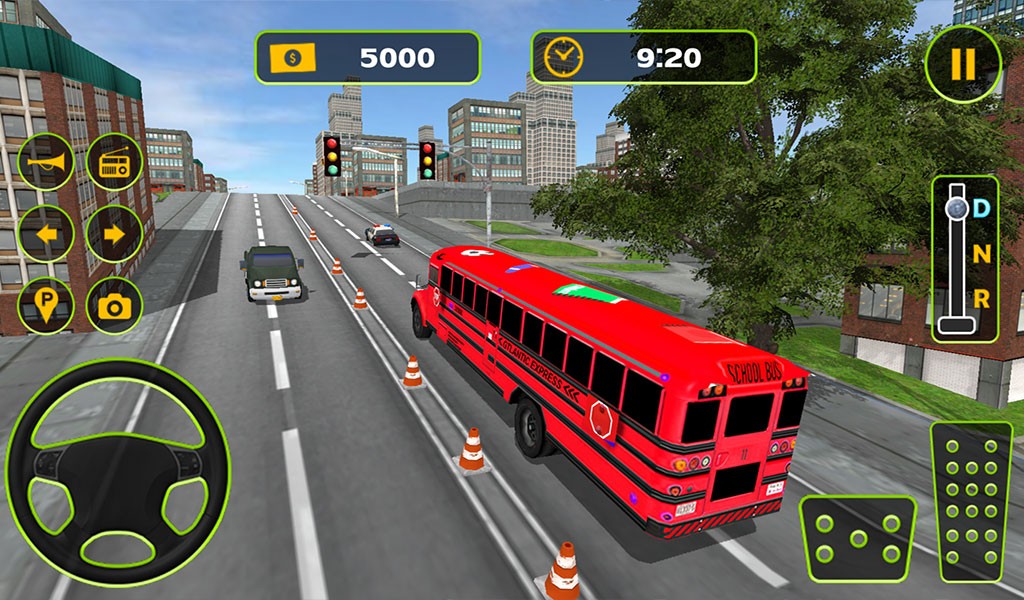The height and width of the screenshot is (600, 1024).
Task: Shift gear to N (Neutral)
Action: (981, 254)
